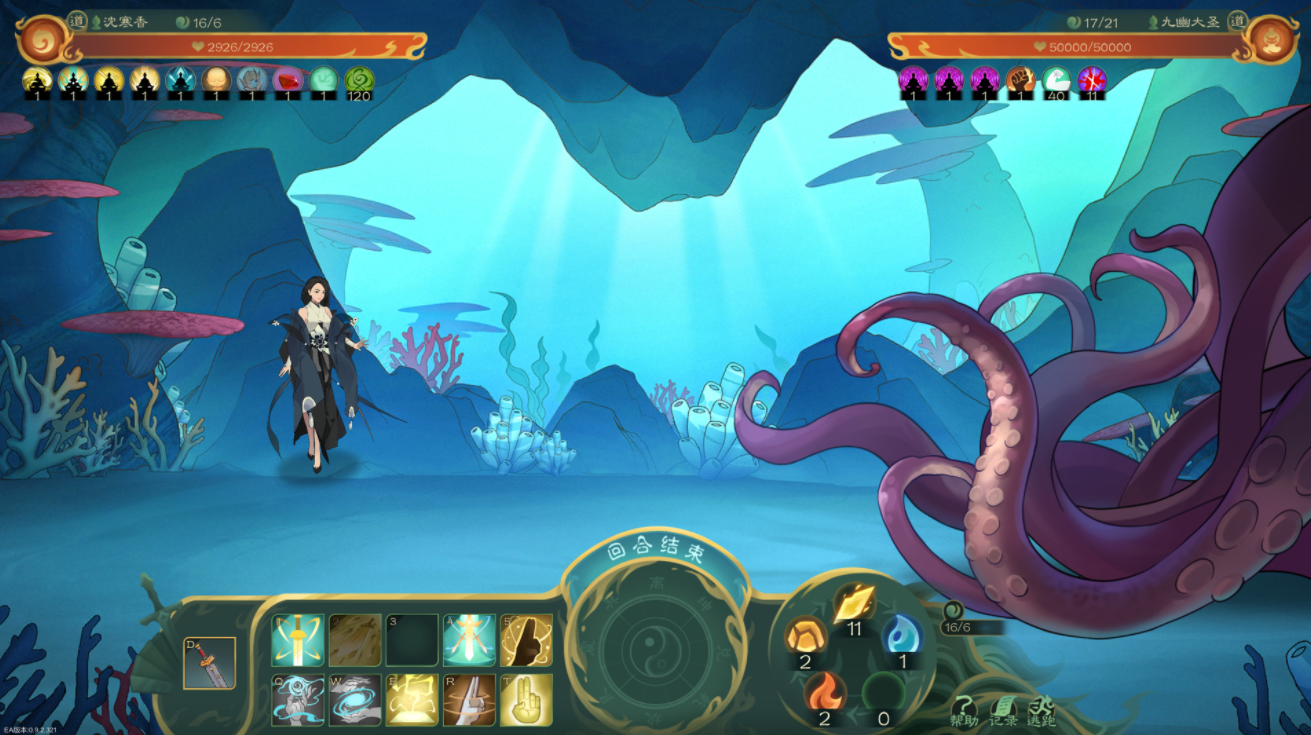1311x735 pixels.
Task: Select the sword weapon slot
Action: (x=209, y=663)
